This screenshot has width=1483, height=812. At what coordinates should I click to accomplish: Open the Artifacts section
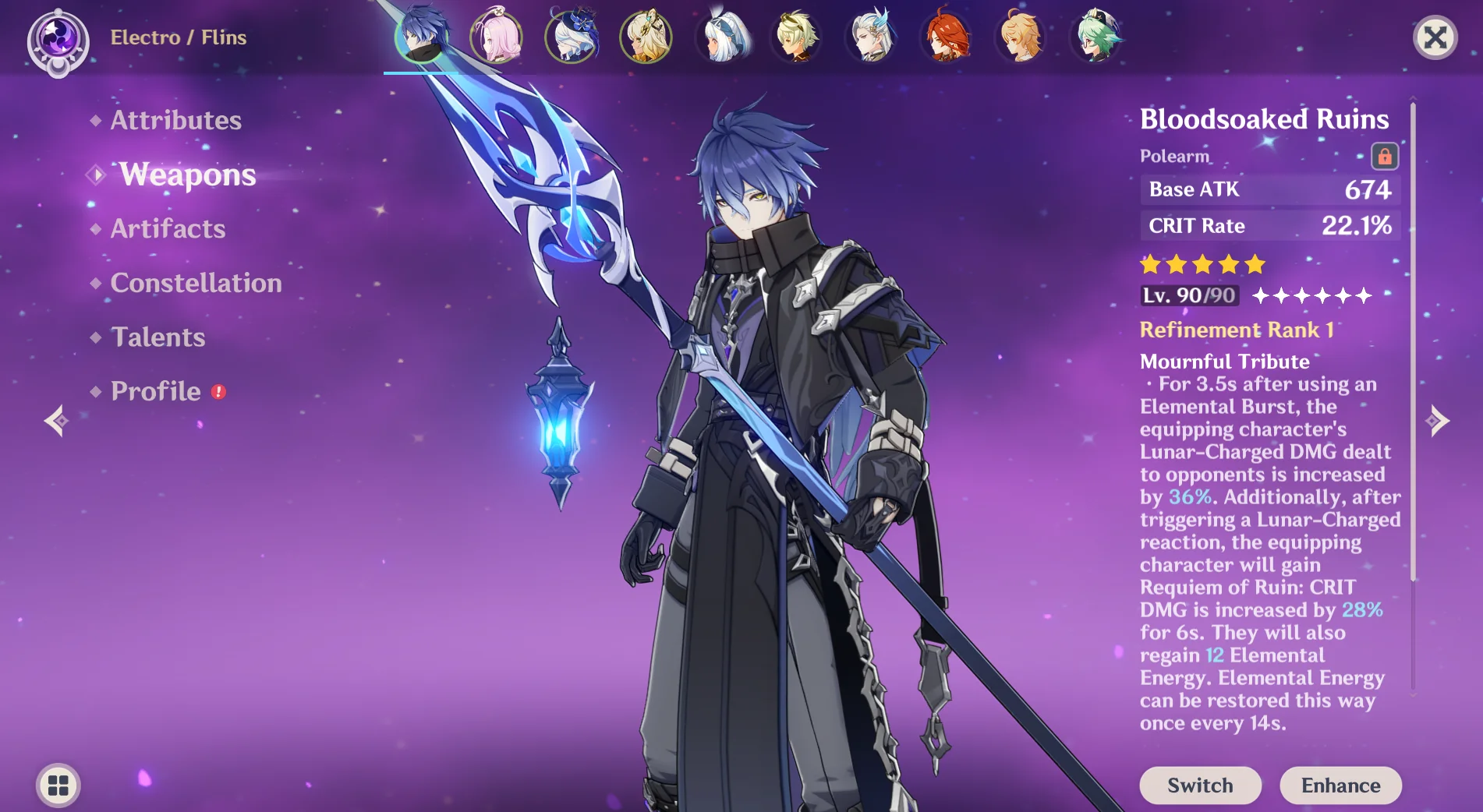pos(168,228)
